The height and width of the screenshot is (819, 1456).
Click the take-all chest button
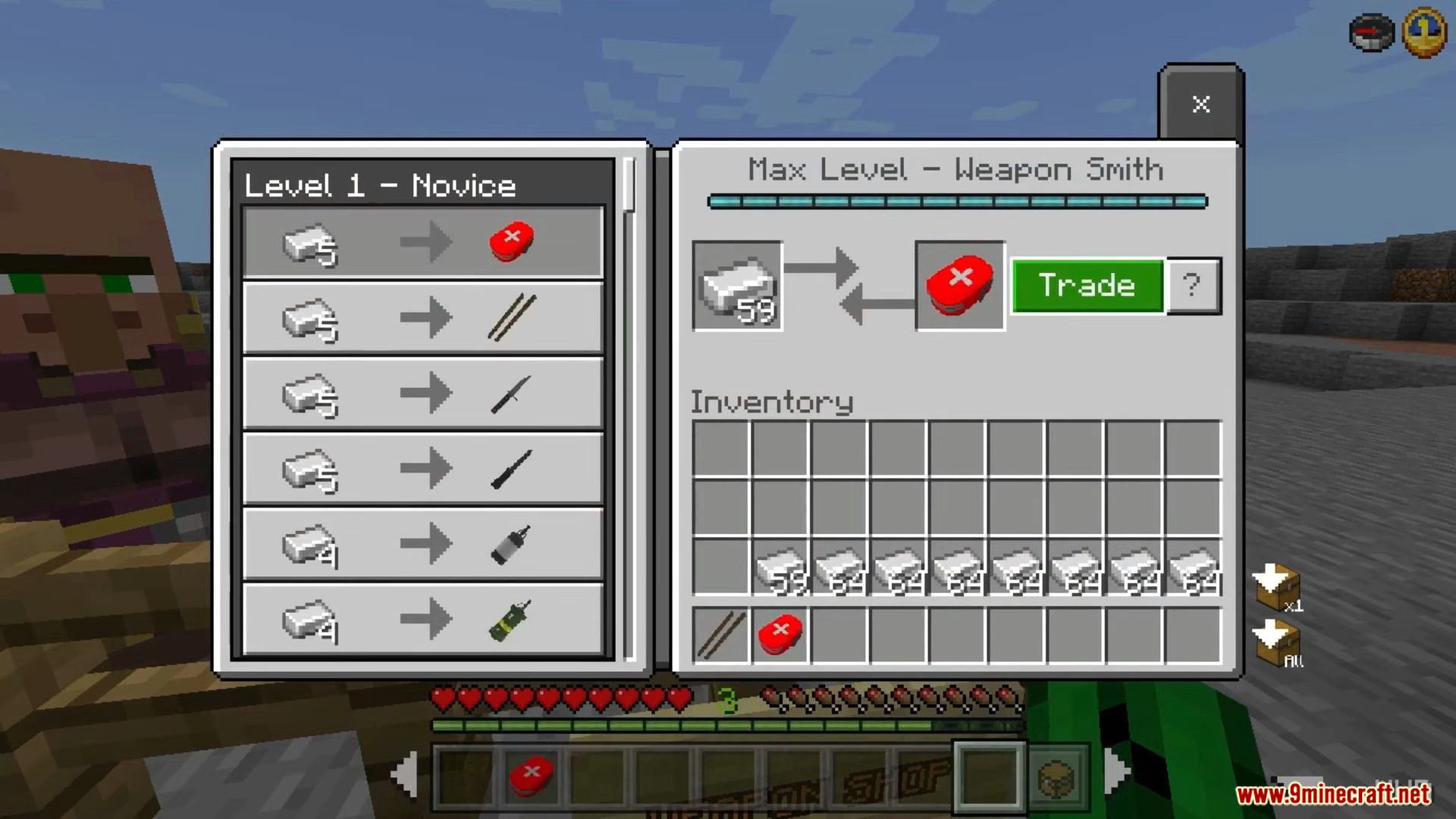pos(1279,643)
